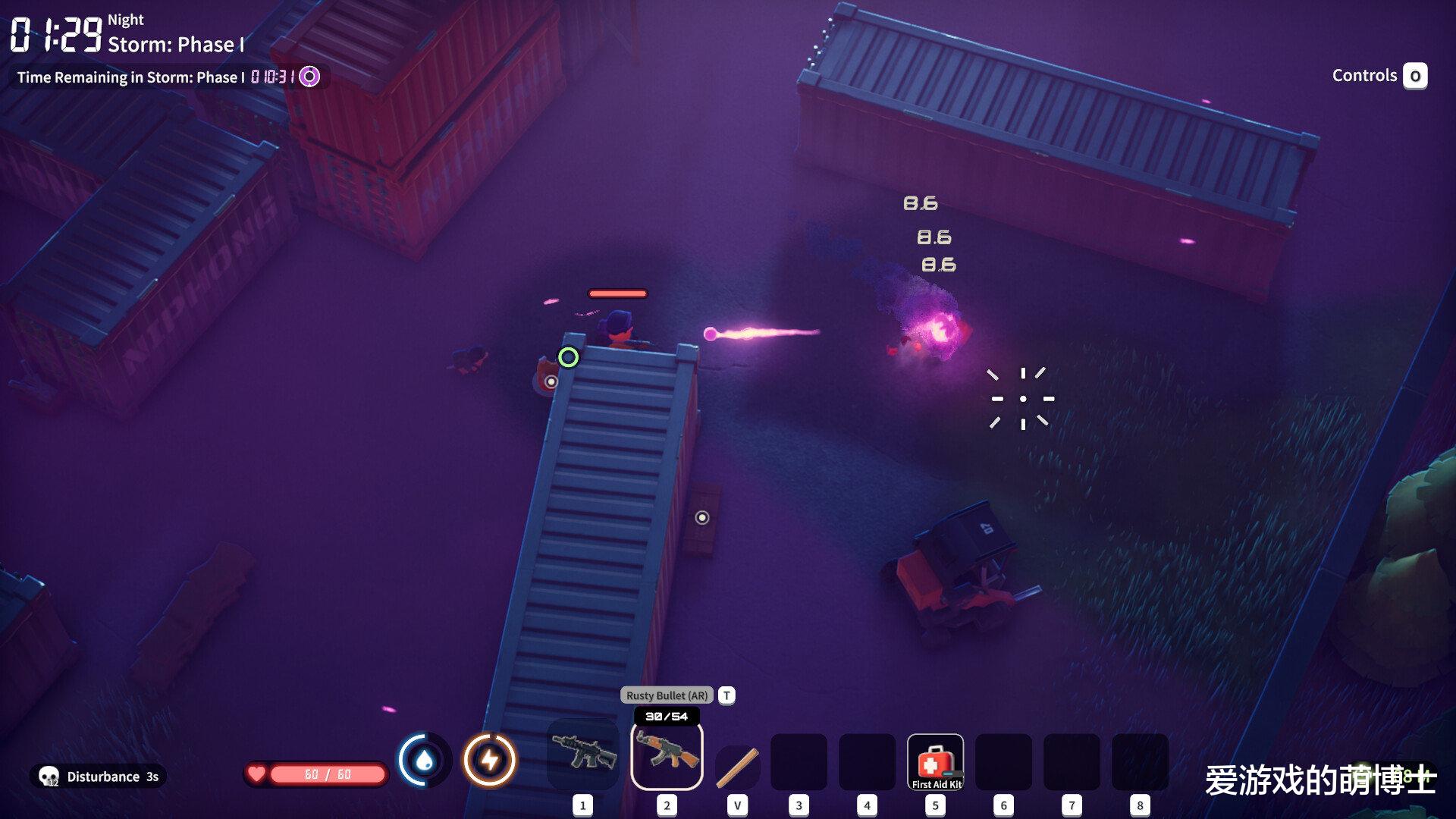Use the First Aid Kit slot
1456x819 pixels.
point(935,762)
